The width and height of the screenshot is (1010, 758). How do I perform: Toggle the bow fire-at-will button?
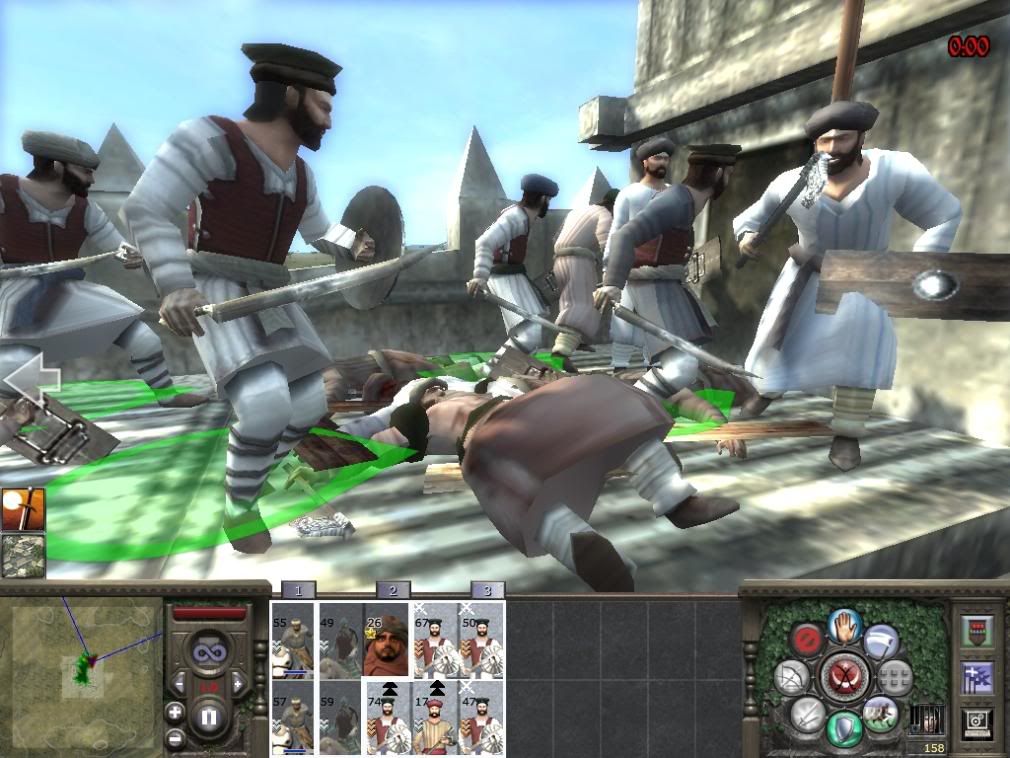(790, 676)
